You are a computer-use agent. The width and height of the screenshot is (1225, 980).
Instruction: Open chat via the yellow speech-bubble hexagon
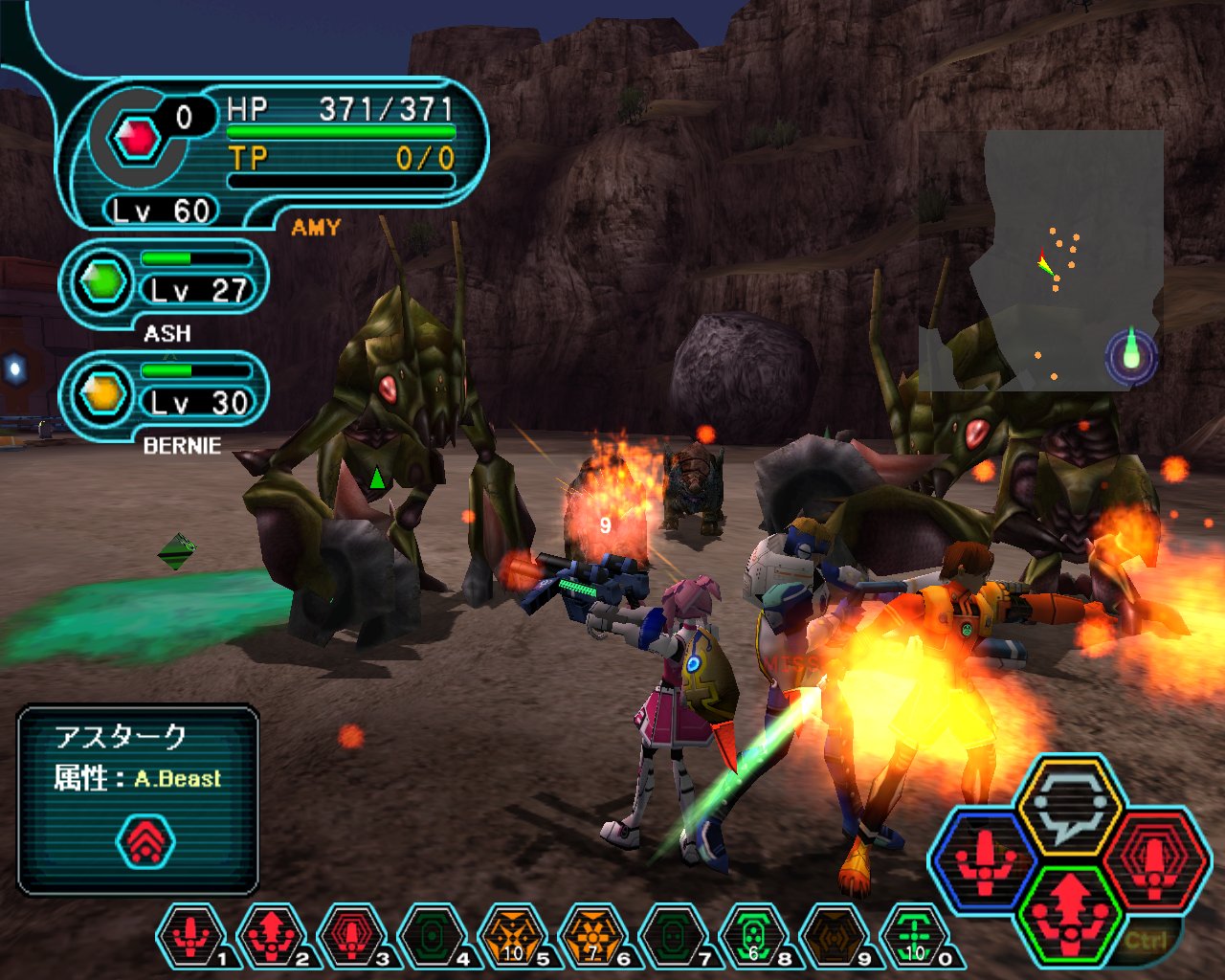pyautogui.click(x=1068, y=806)
